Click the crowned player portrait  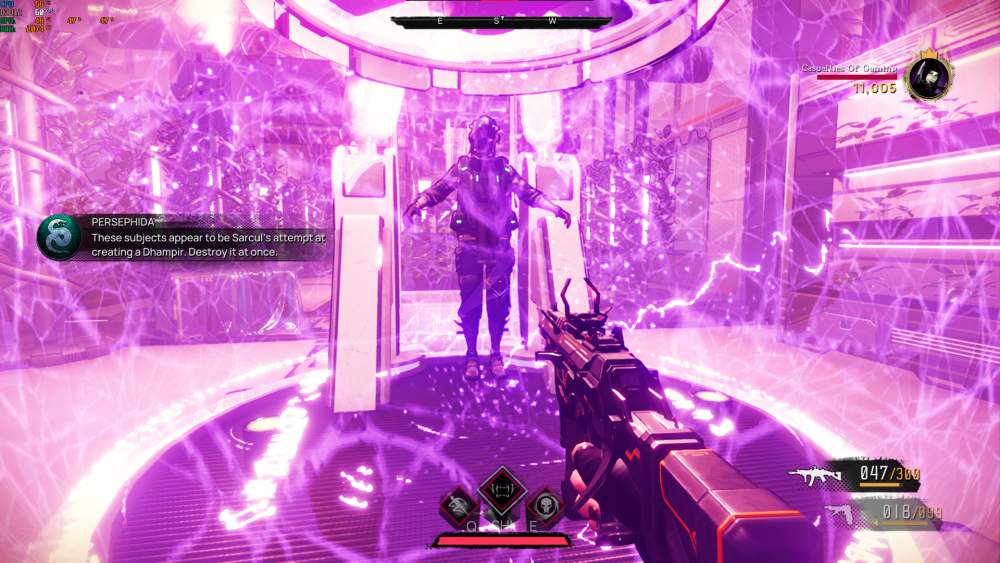928,77
